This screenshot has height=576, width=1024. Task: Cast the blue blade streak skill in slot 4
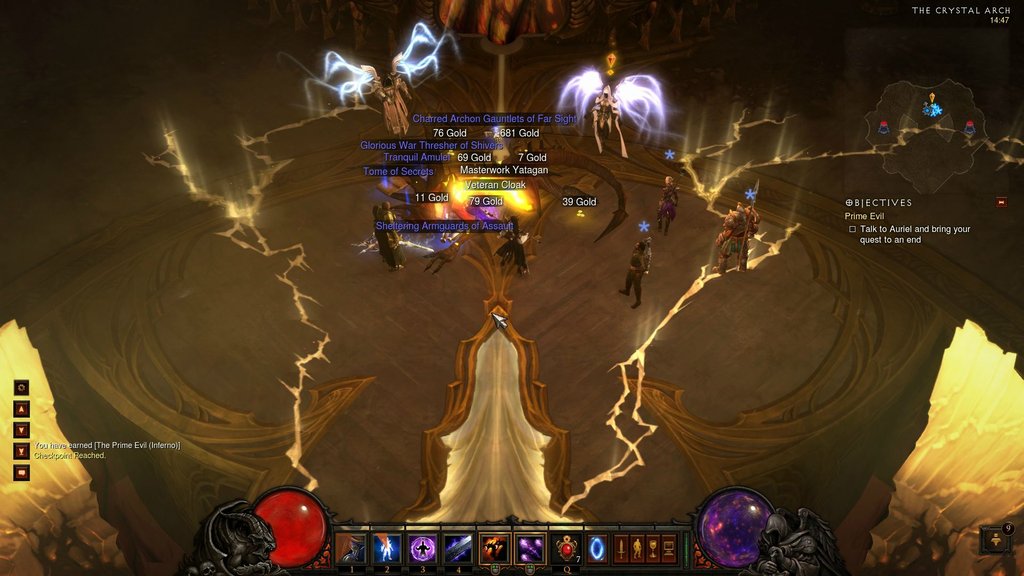click(x=458, y=549)
